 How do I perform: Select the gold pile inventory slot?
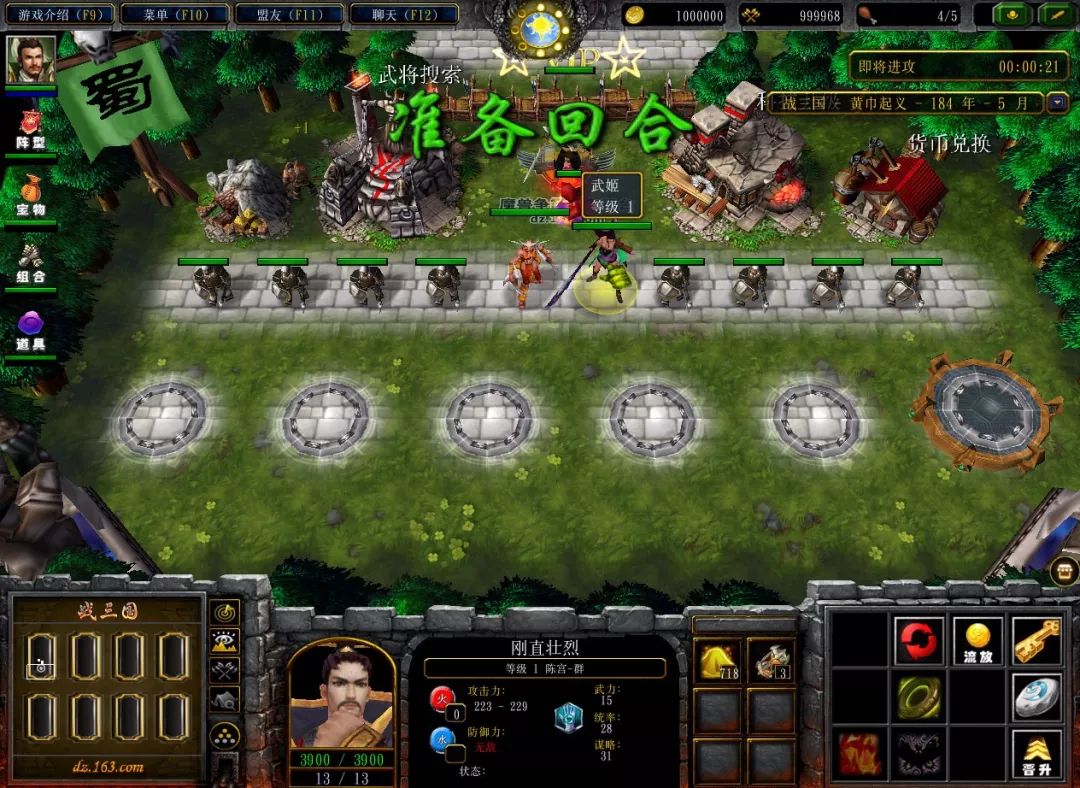pos(717,660)
